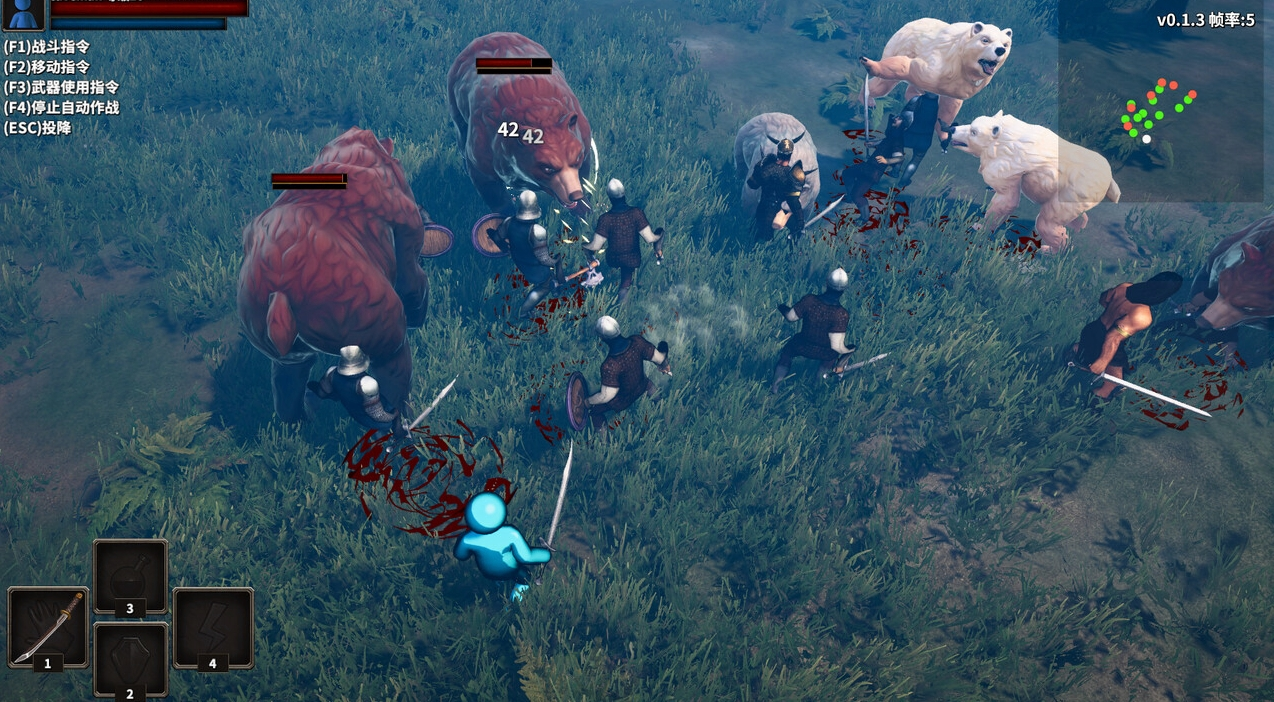The image size is (1274, 702).
Task: Click the blue player portrait
Action: (24, 13)
